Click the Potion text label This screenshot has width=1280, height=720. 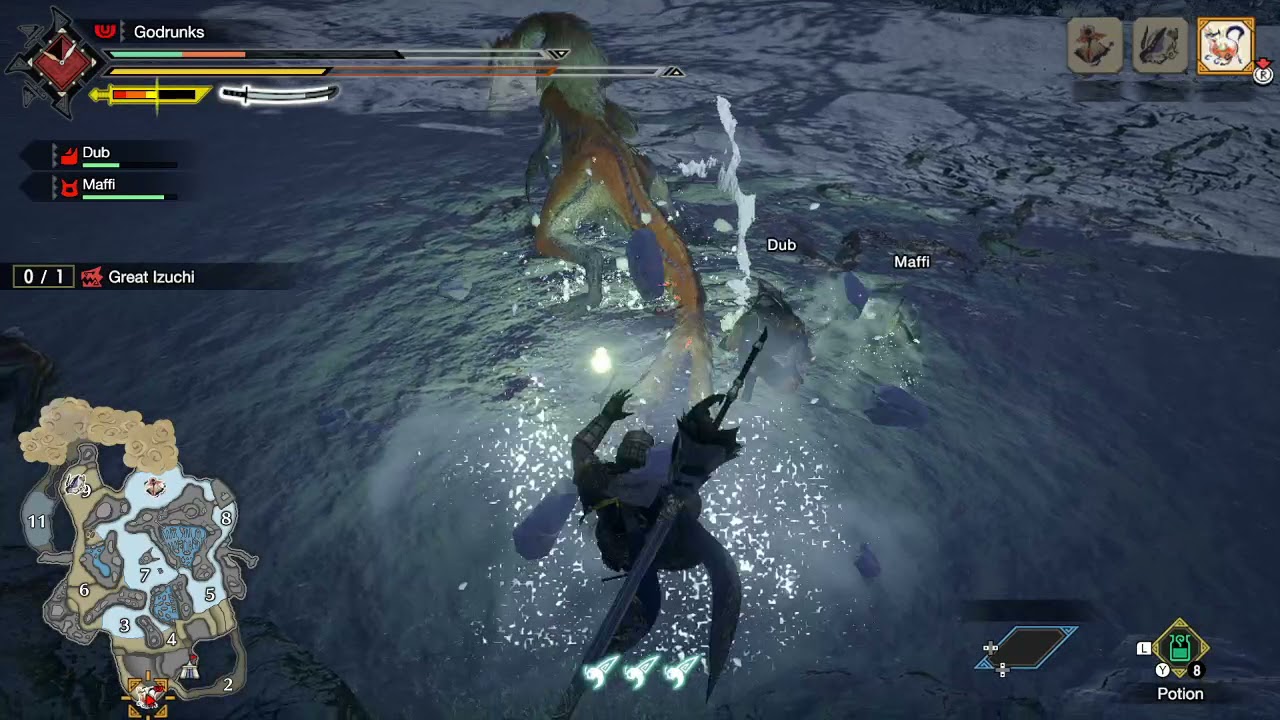pyautogui.click(x=1180, y=693)
